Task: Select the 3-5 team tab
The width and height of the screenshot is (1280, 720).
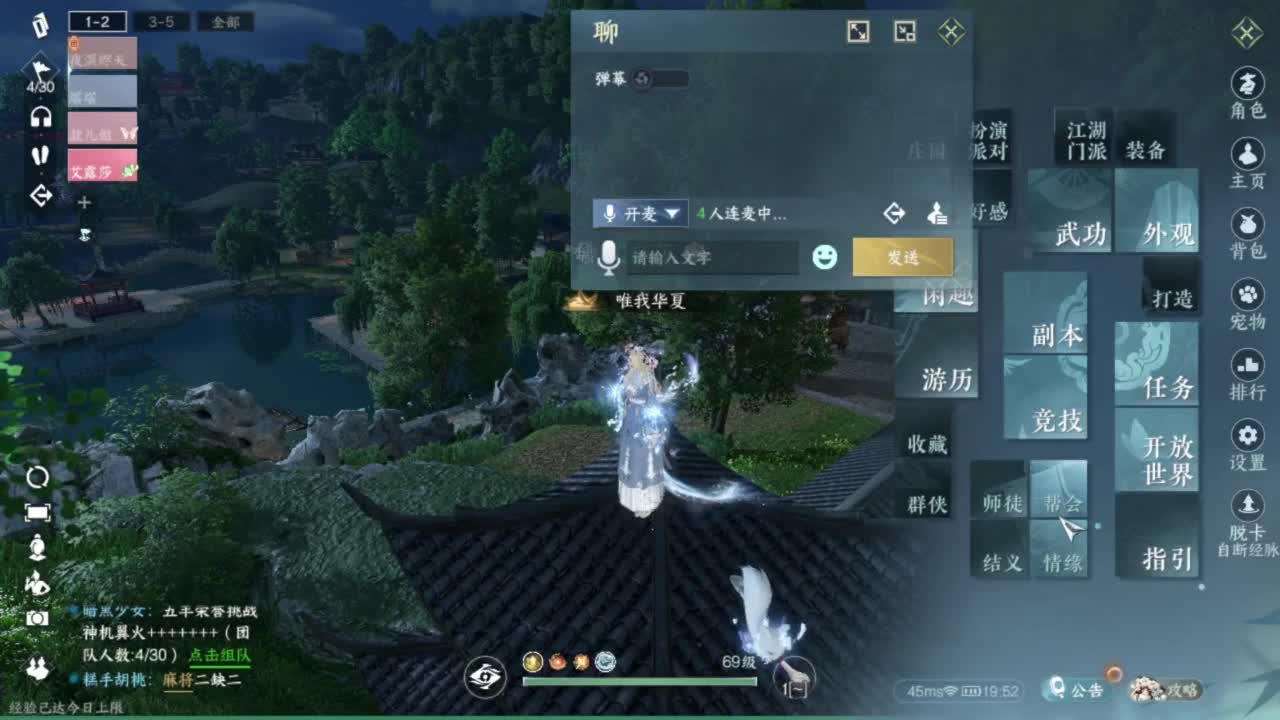Action: tap(162, 22)
